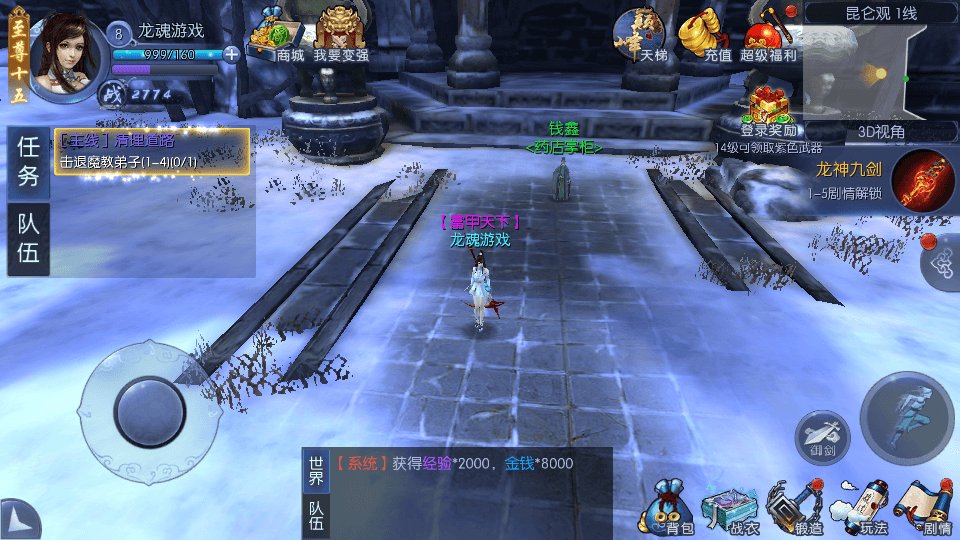The width and height of the screenshot is (960, 540).
Task: Switch to the 队伍 team tab beside quests
Action: tap(29, 240)
